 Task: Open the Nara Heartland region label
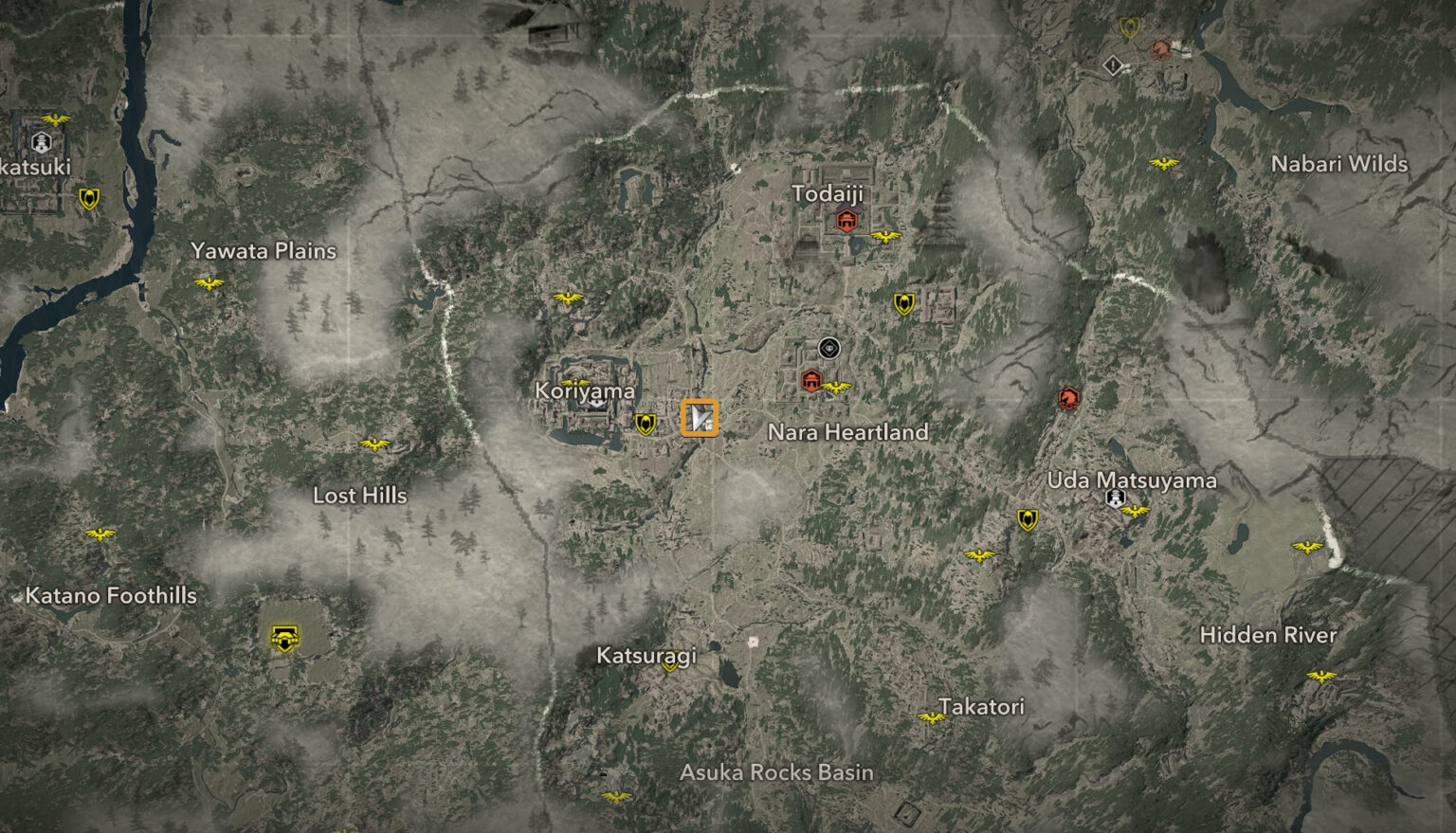[x=848, y=432]
